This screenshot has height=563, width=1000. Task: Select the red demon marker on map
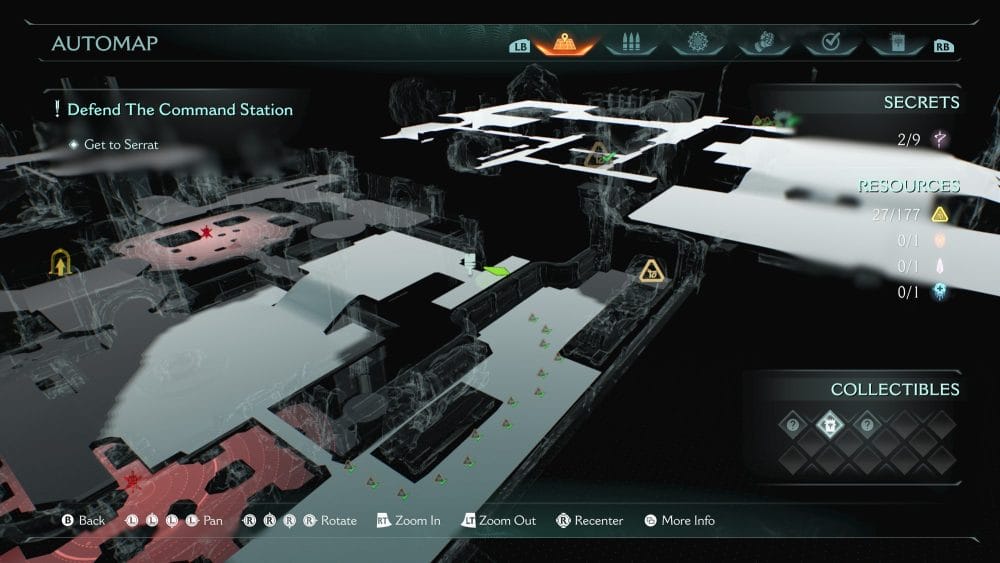pyautogui.click(x=207, y=233)
